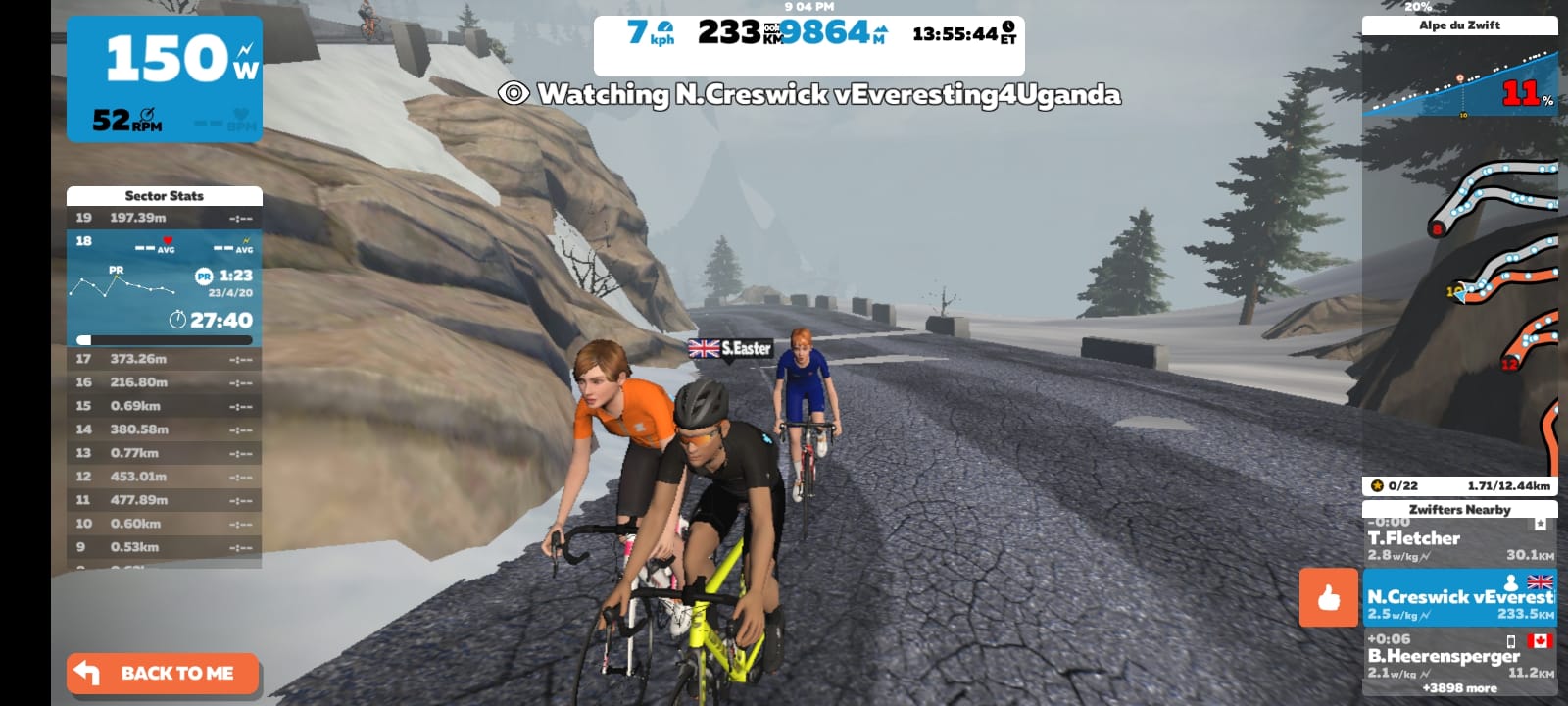This screenshot has width=1568, height=706.
Task: Choose B.Heerensperger in the nearby riders list
Action: click(x=1459, y=655)
